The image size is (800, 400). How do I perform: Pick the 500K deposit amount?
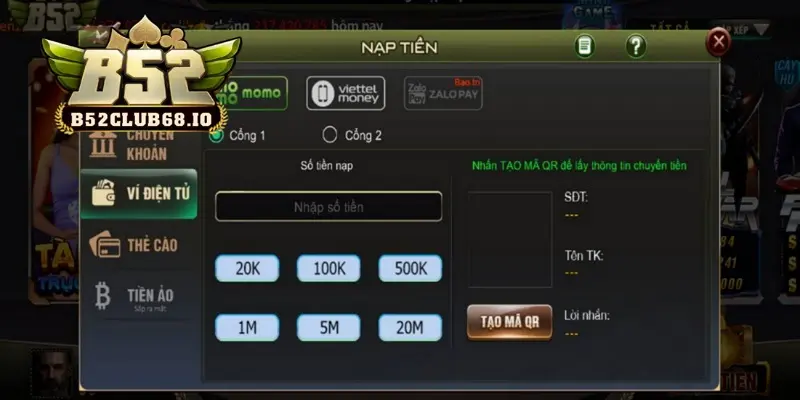point(410,268)
